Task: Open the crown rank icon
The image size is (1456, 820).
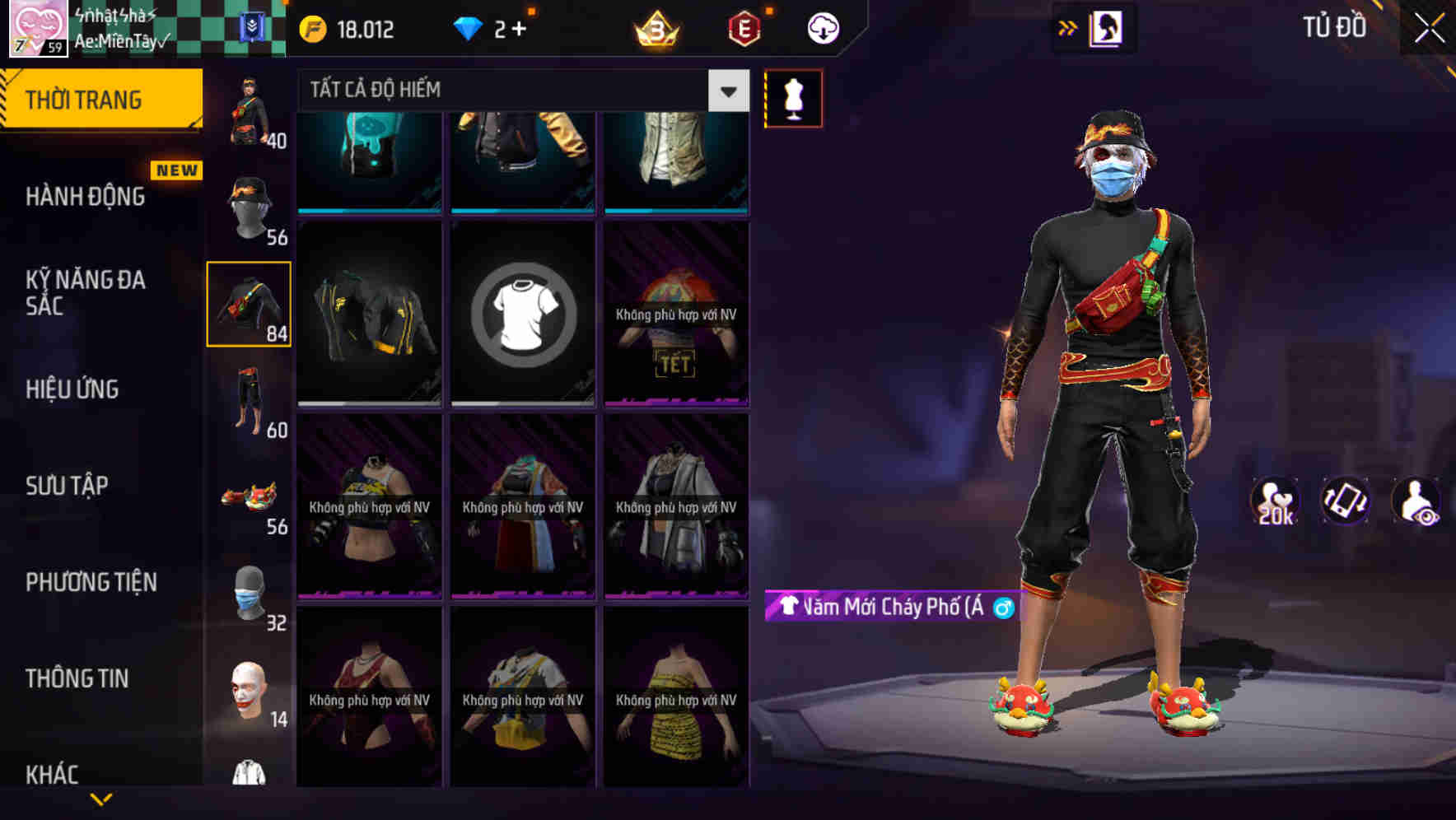Action: 653,29
